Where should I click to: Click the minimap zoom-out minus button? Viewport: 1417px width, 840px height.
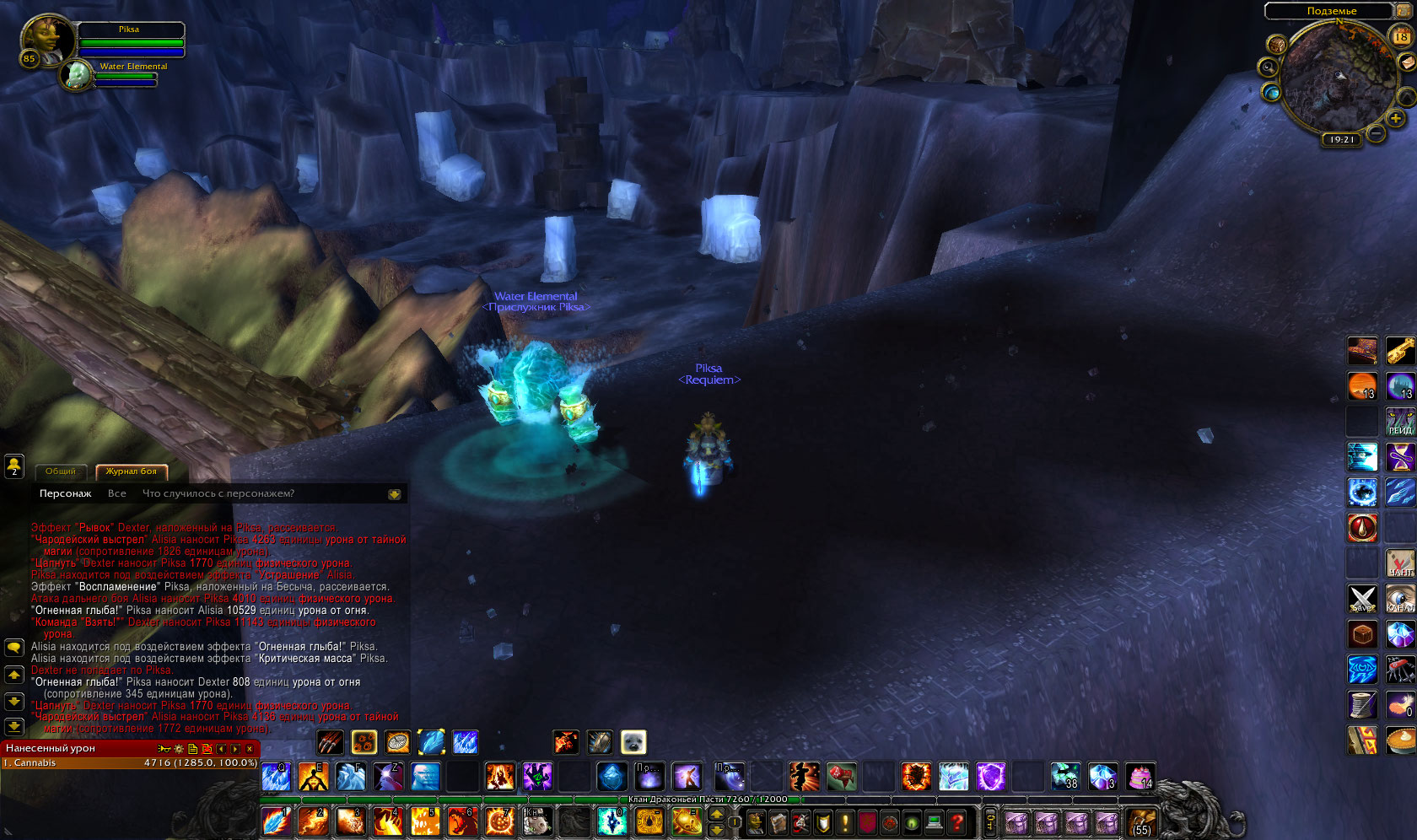(1376, 133)
